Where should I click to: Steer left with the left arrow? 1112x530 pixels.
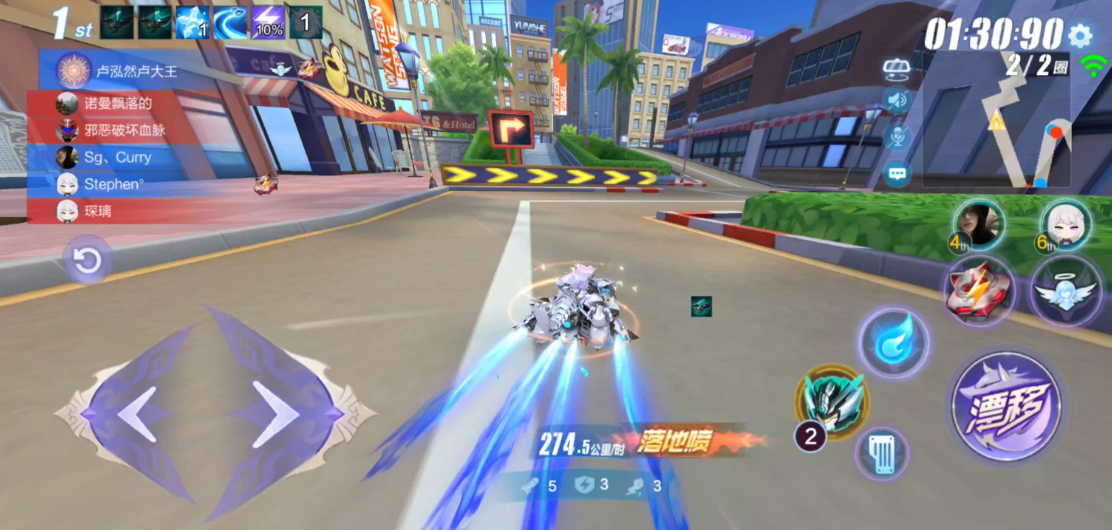(135, 413)
